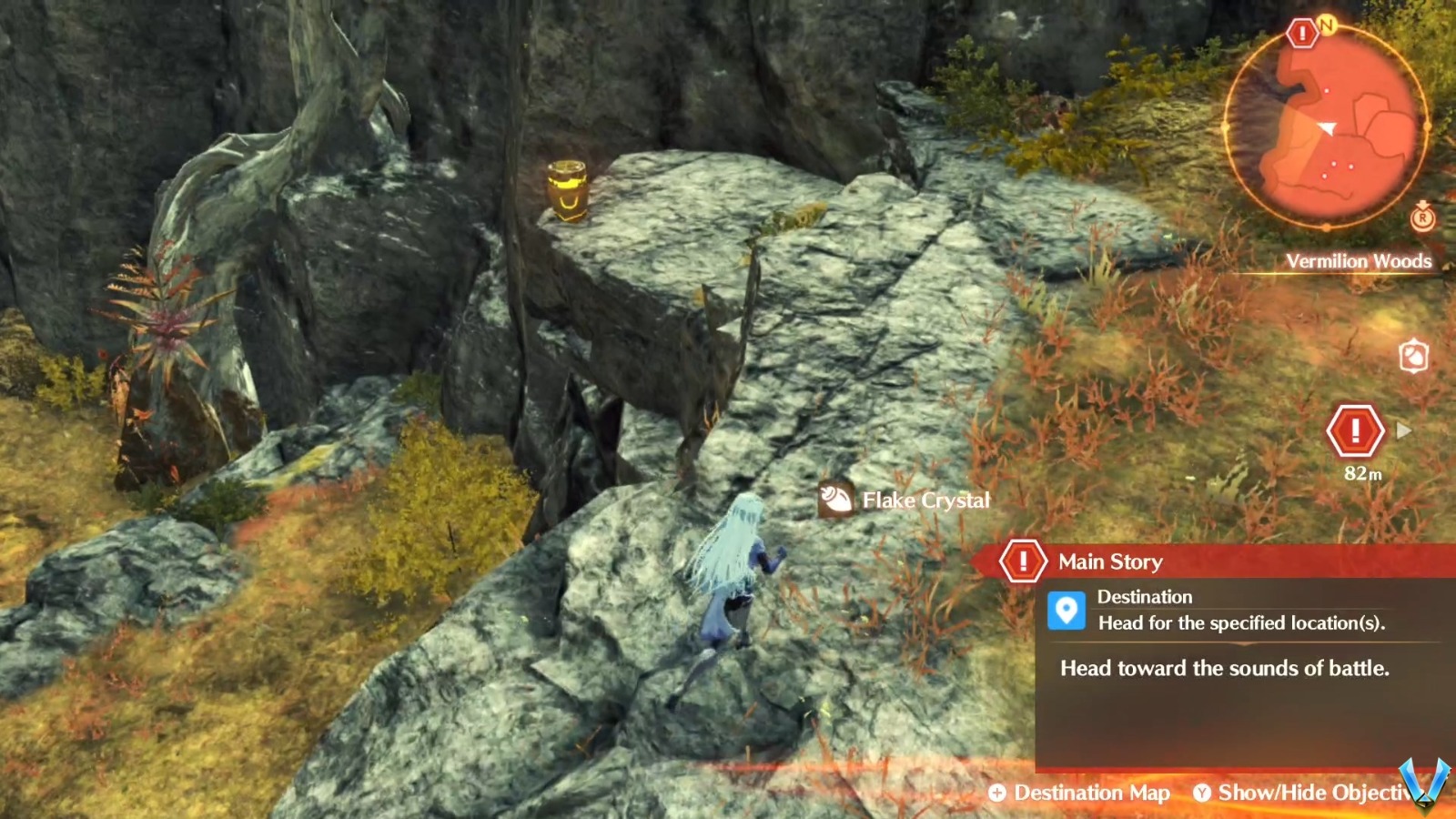Click the Vermilion Woods area name

[x=1360, y=261]
